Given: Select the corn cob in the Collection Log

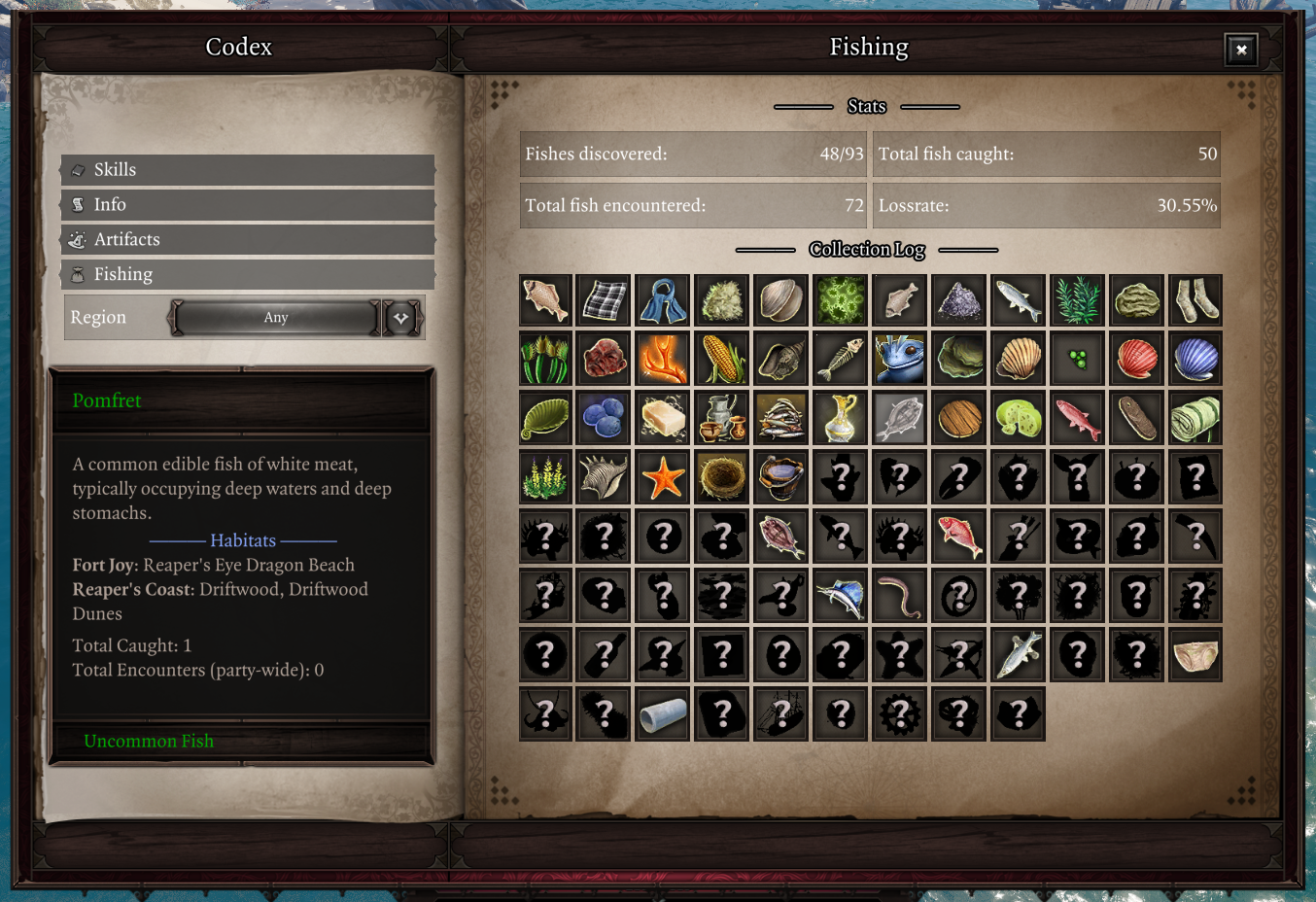Looking at the screenshot, I should 721,359.
